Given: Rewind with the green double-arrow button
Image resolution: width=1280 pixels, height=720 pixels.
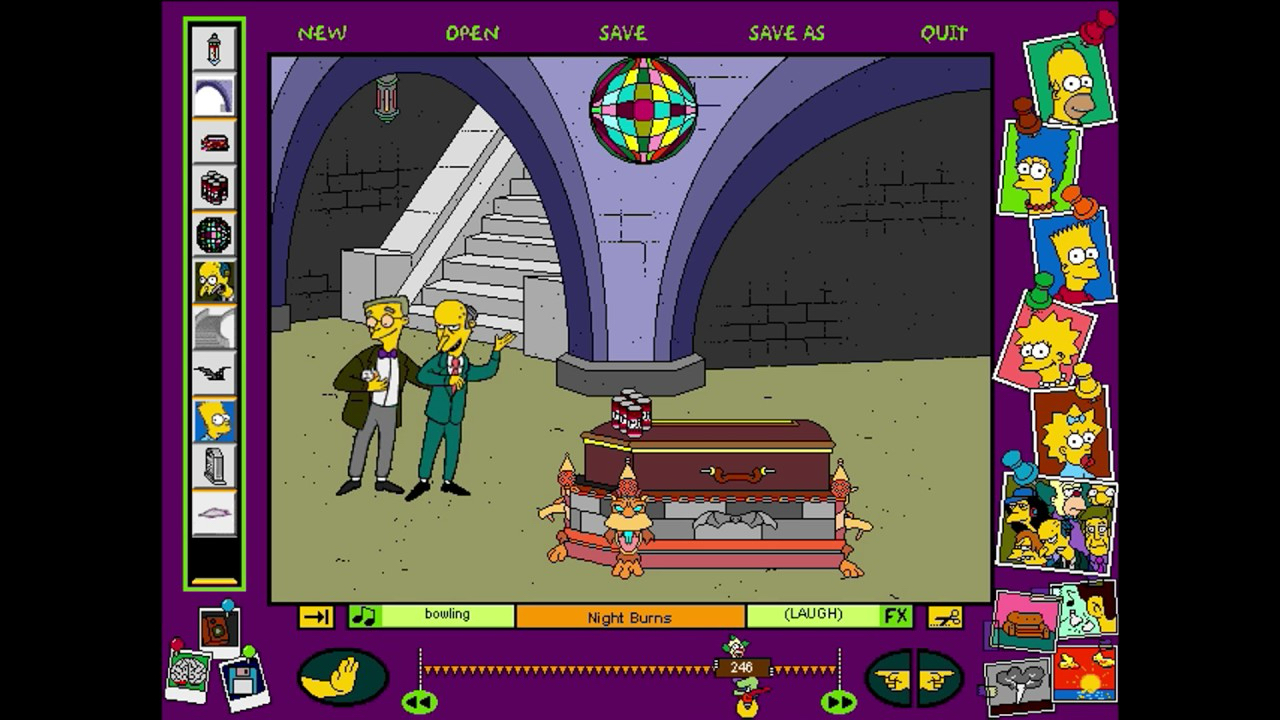Looking at the screenshot, I should (419, 703).
